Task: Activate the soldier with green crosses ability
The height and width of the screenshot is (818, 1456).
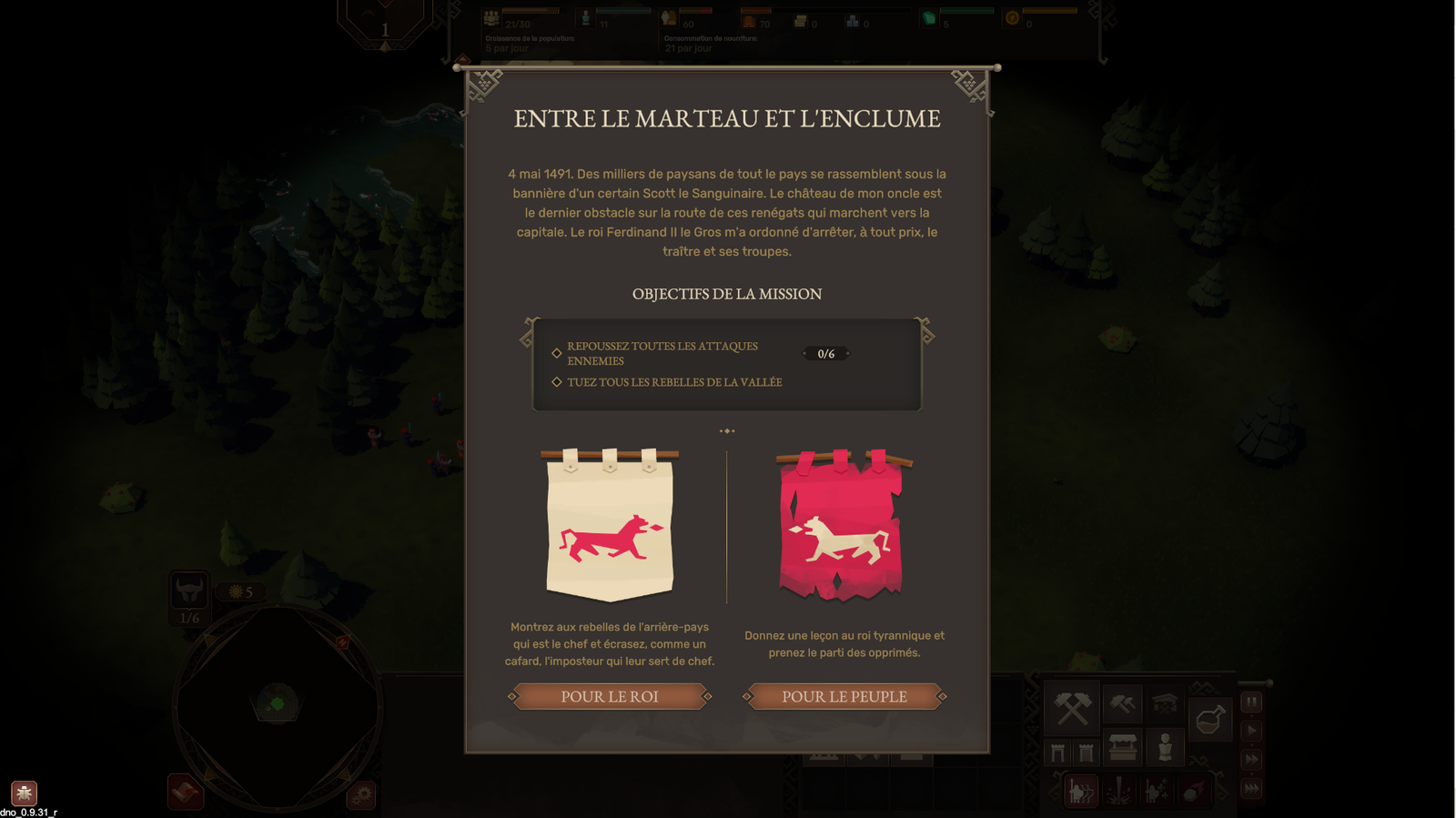Action: coord(1157,792)
